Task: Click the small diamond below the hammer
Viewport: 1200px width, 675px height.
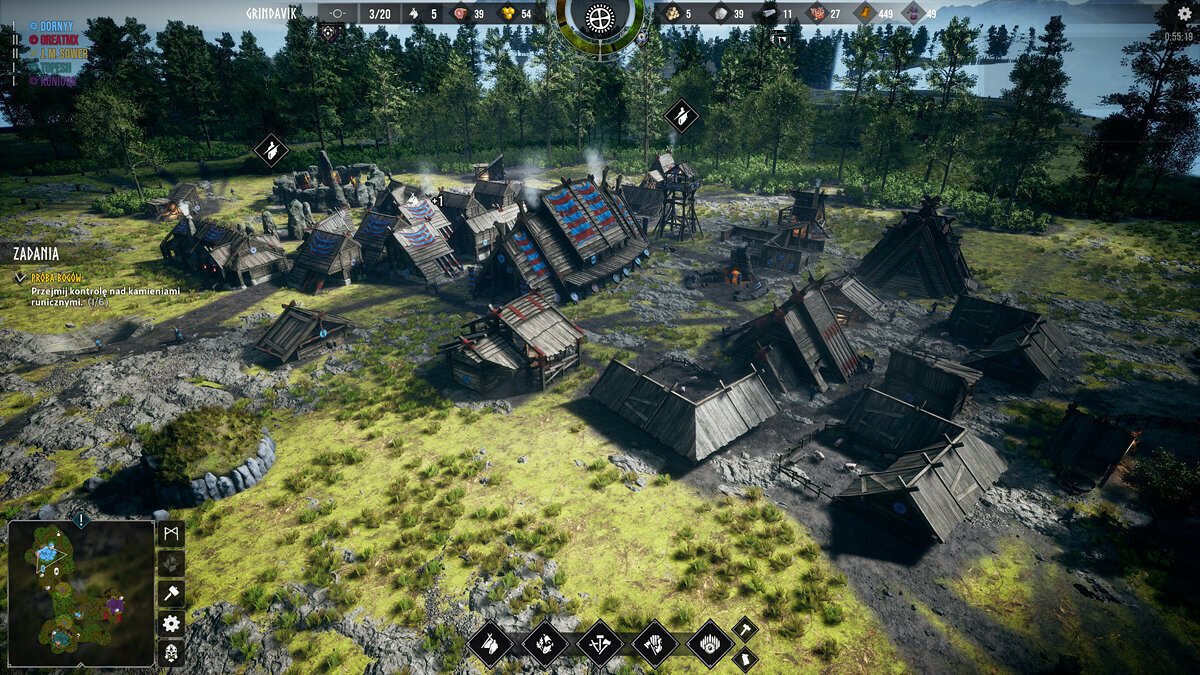Action: point(745,659)
